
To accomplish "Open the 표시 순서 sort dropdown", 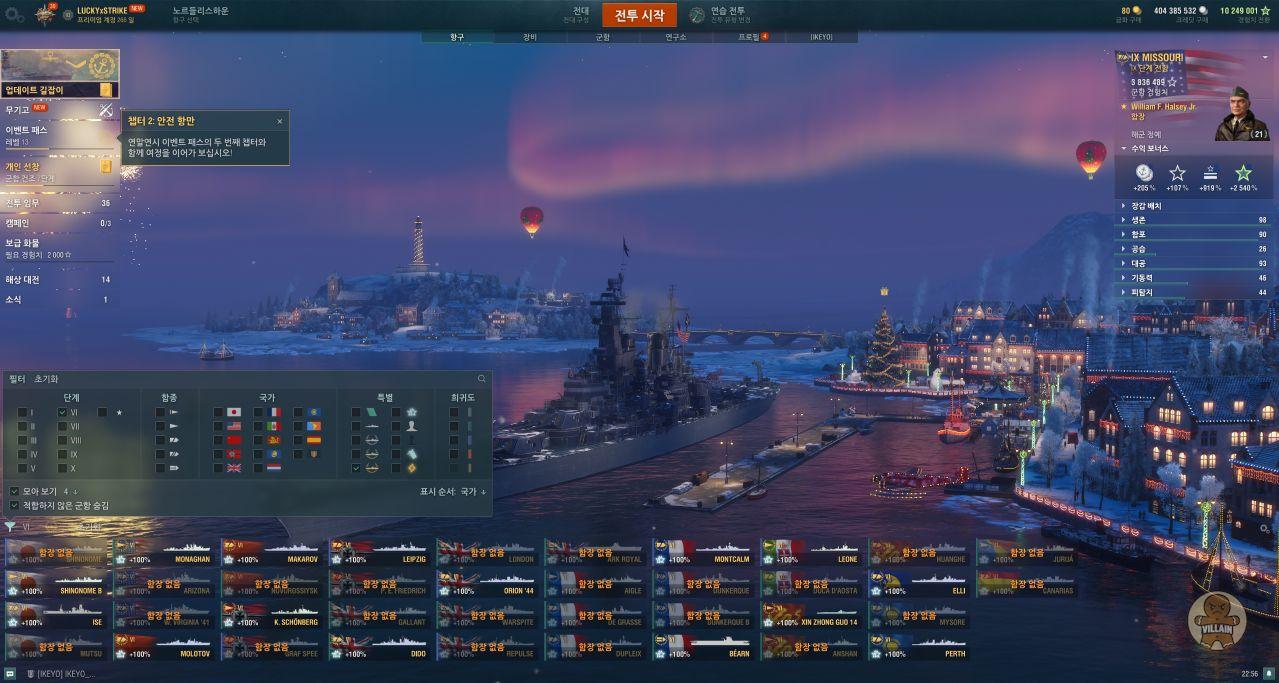I will [453, 491].
